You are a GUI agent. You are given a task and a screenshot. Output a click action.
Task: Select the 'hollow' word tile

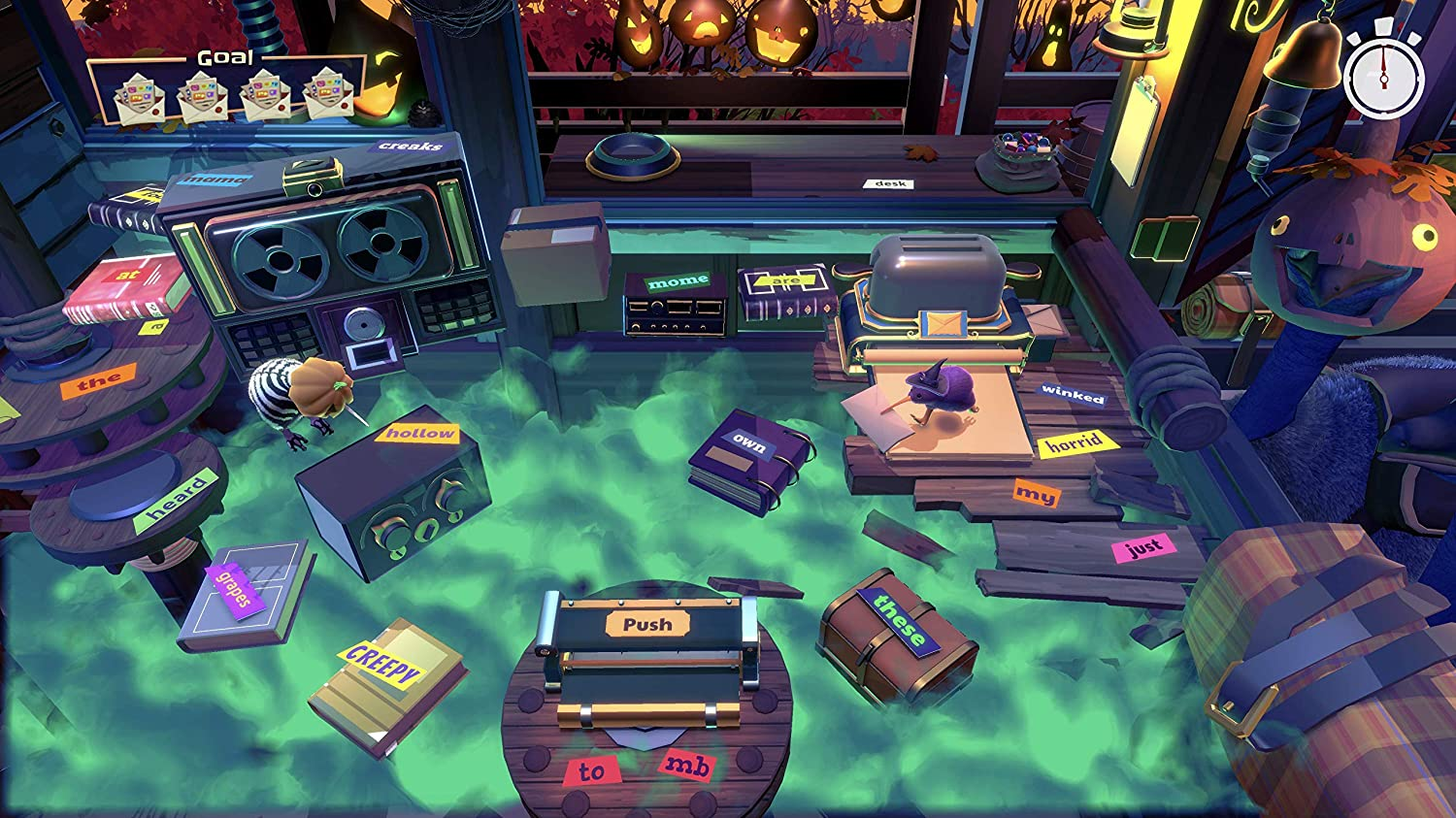417,433
